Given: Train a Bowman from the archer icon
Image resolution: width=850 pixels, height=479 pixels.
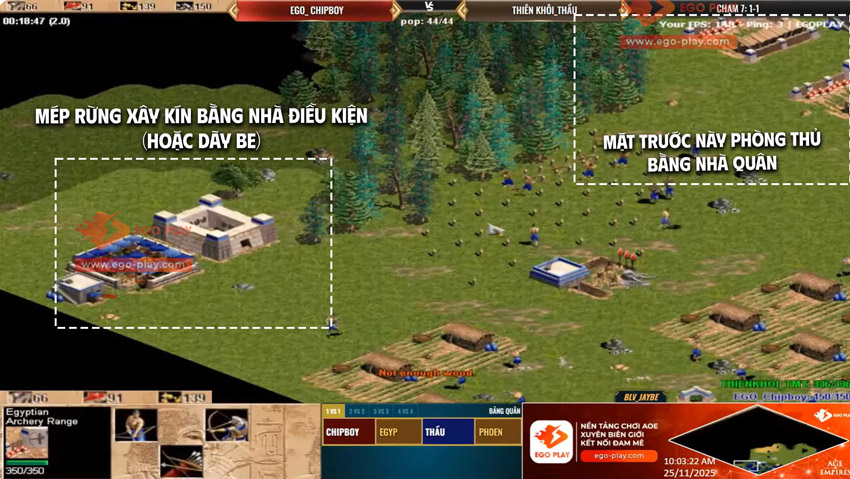Looking at the screenshot, I should [x=134, y=424].
